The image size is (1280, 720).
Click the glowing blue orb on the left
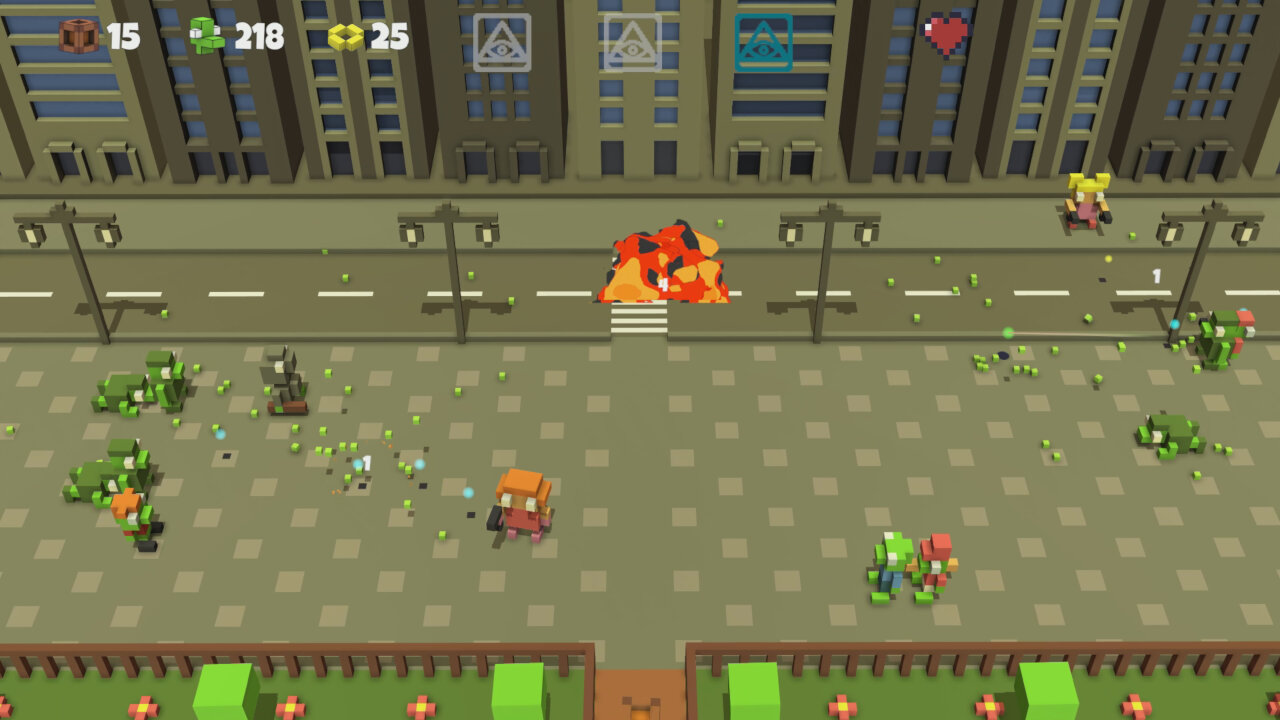tap(218, 436)
